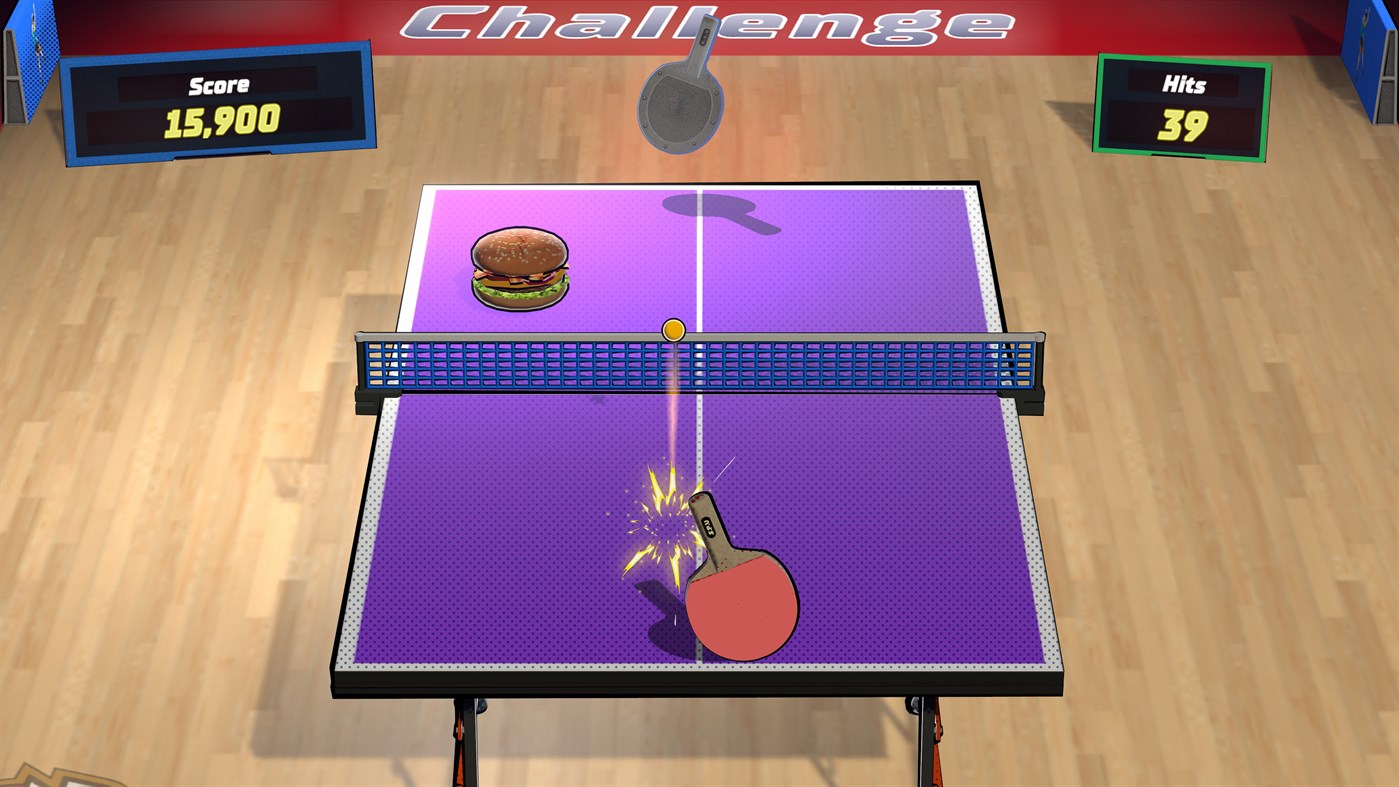Screen dimensions: 1399x787
Task: Click the orange ping pong ball
Action: tap(672, 328)
